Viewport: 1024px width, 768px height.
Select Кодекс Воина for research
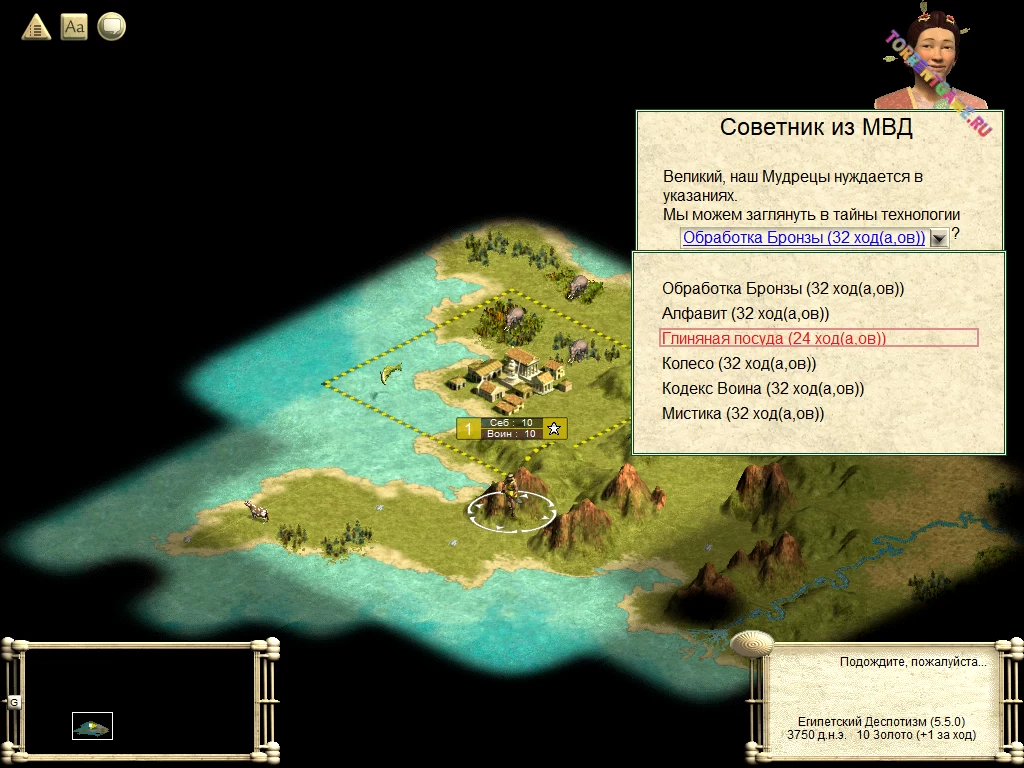(763, 389)
